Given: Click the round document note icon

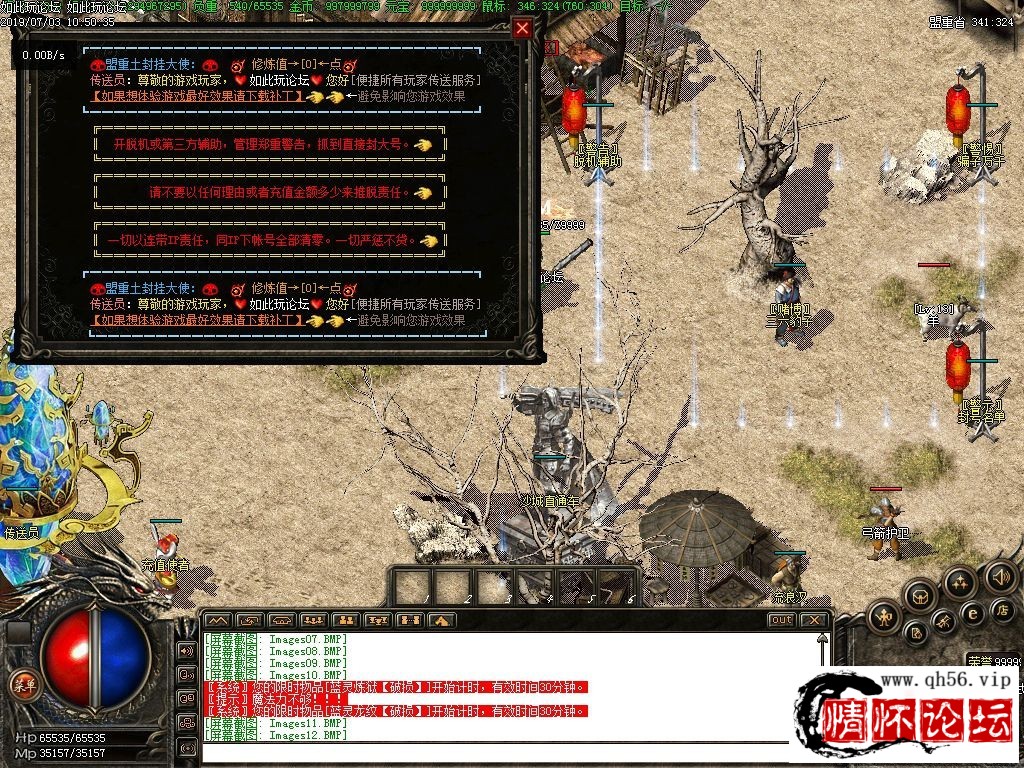Looking at the screenshot, I should pyautogui.click(x=914, y=632).
